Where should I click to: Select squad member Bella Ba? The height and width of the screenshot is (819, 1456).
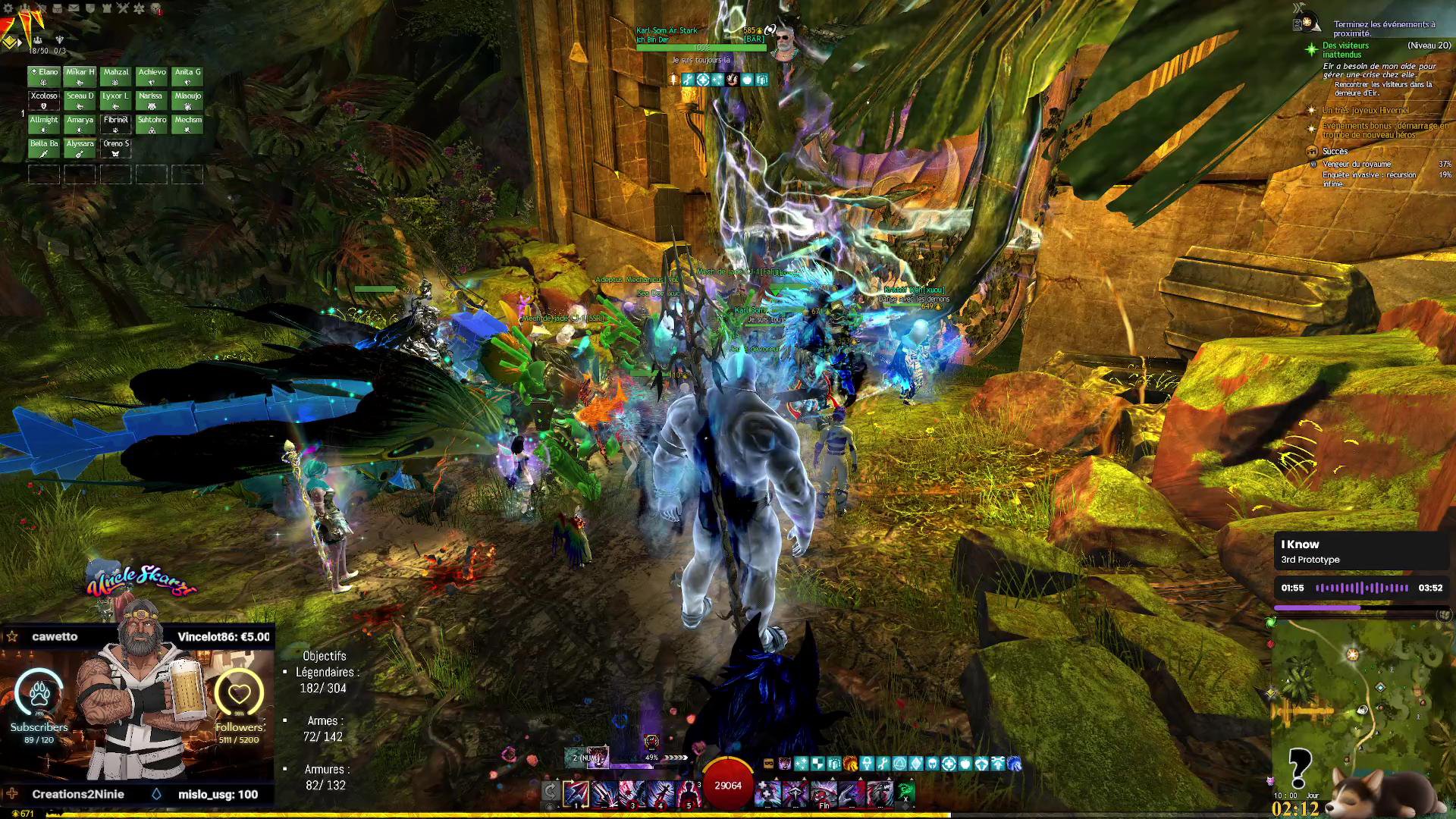point(44,148)
